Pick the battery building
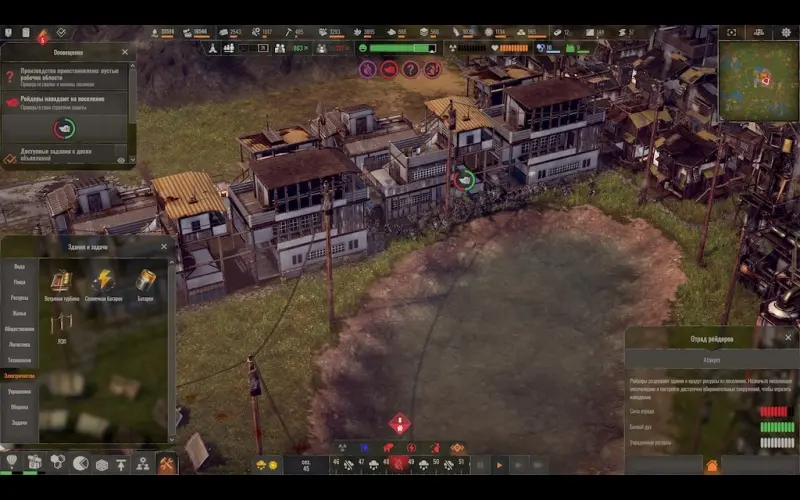This screenshot has height=500, width=800. (x=146, y=283)
